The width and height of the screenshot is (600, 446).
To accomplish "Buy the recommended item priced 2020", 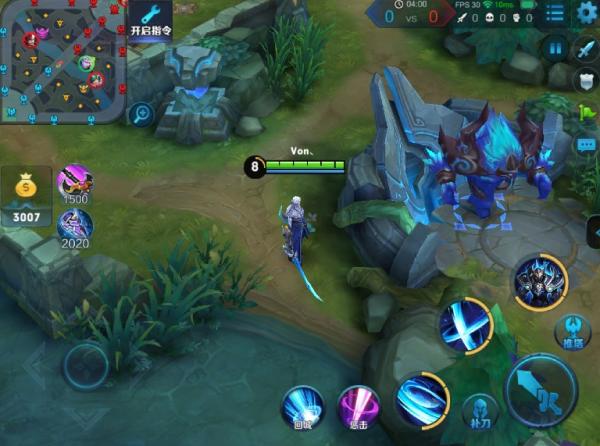I will click(75, 228).
